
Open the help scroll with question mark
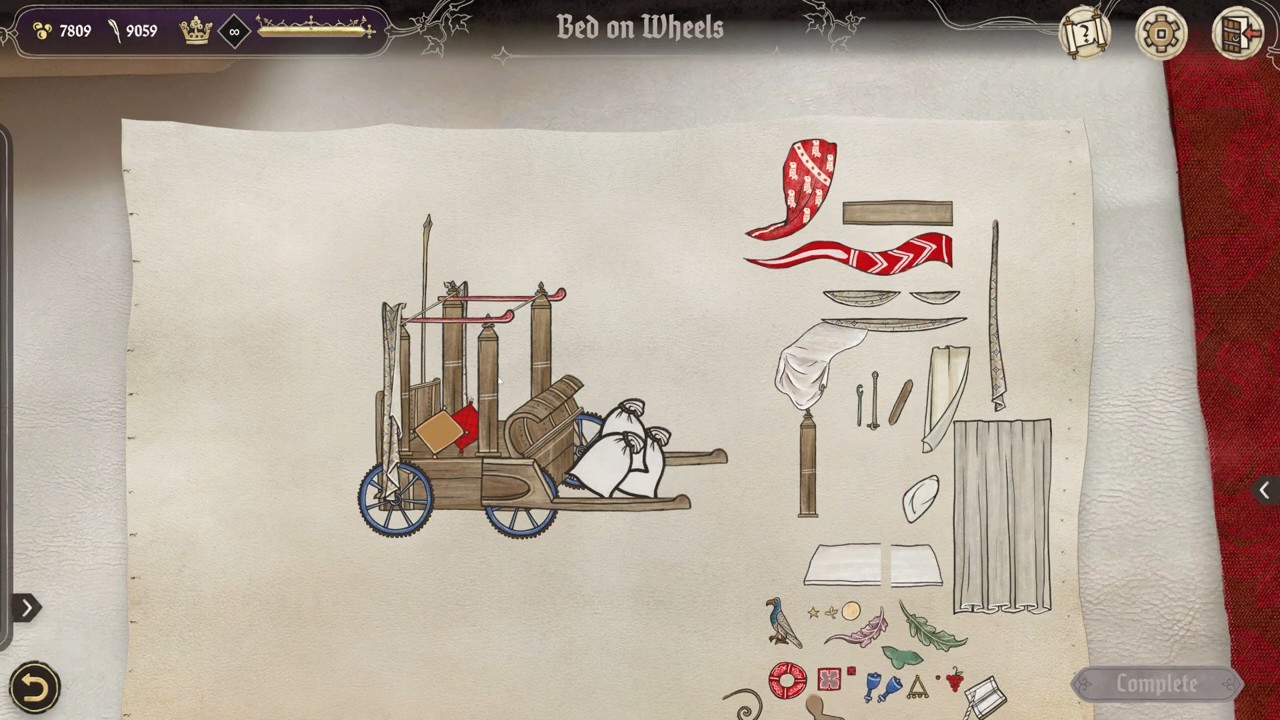(1084, 35)
